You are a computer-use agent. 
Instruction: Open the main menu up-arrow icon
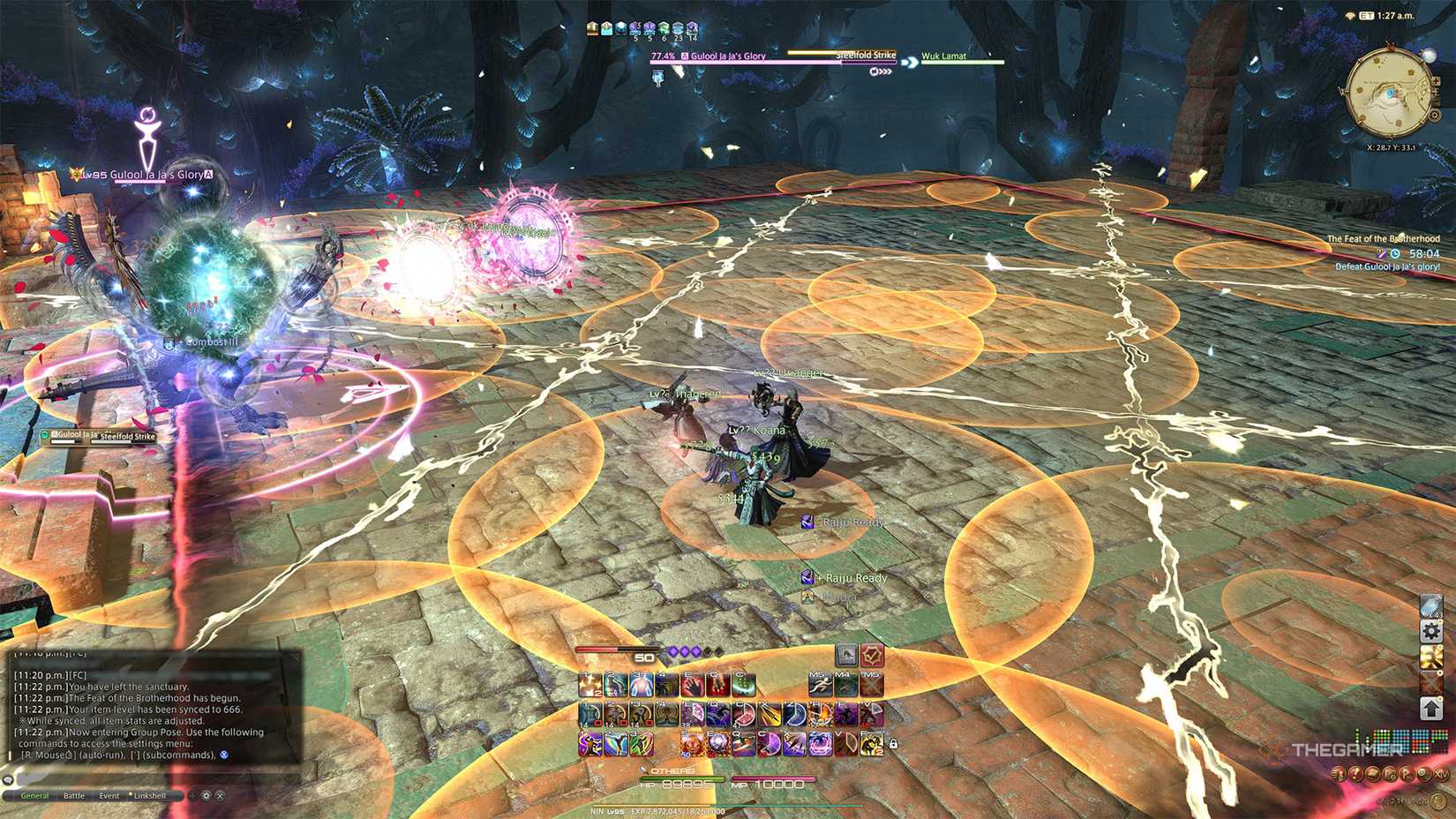pyautogui.click(x=1430, y=708)
